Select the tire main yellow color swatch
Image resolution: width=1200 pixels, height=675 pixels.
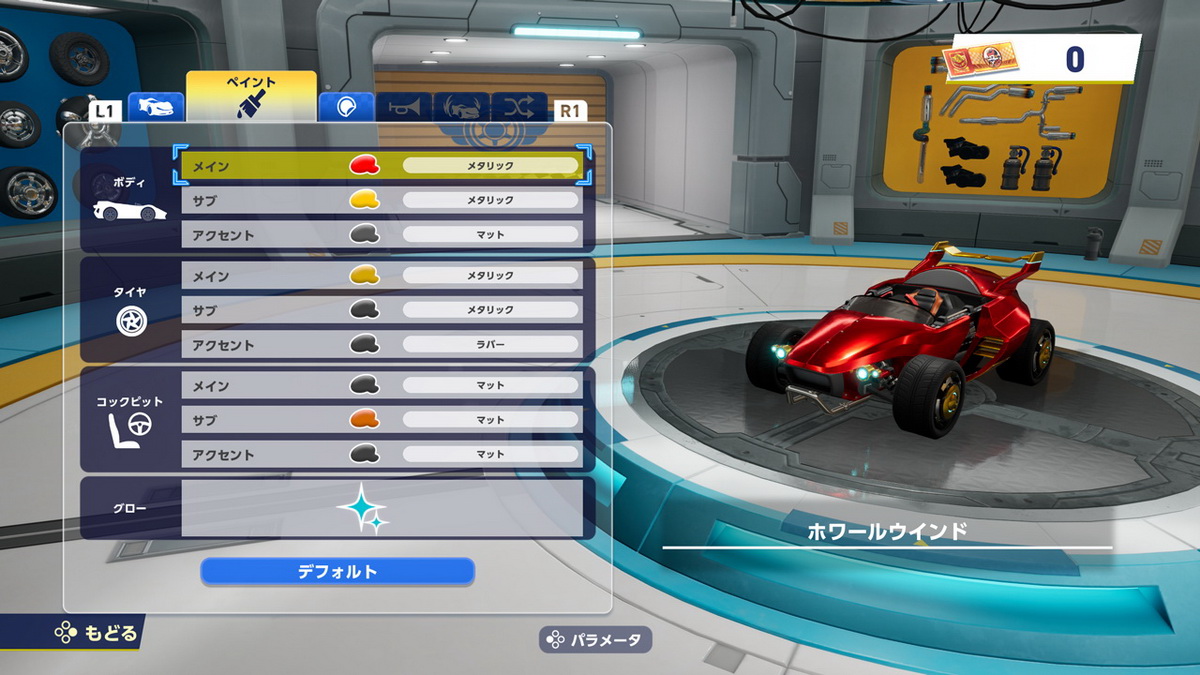click(x=364, y=275)
